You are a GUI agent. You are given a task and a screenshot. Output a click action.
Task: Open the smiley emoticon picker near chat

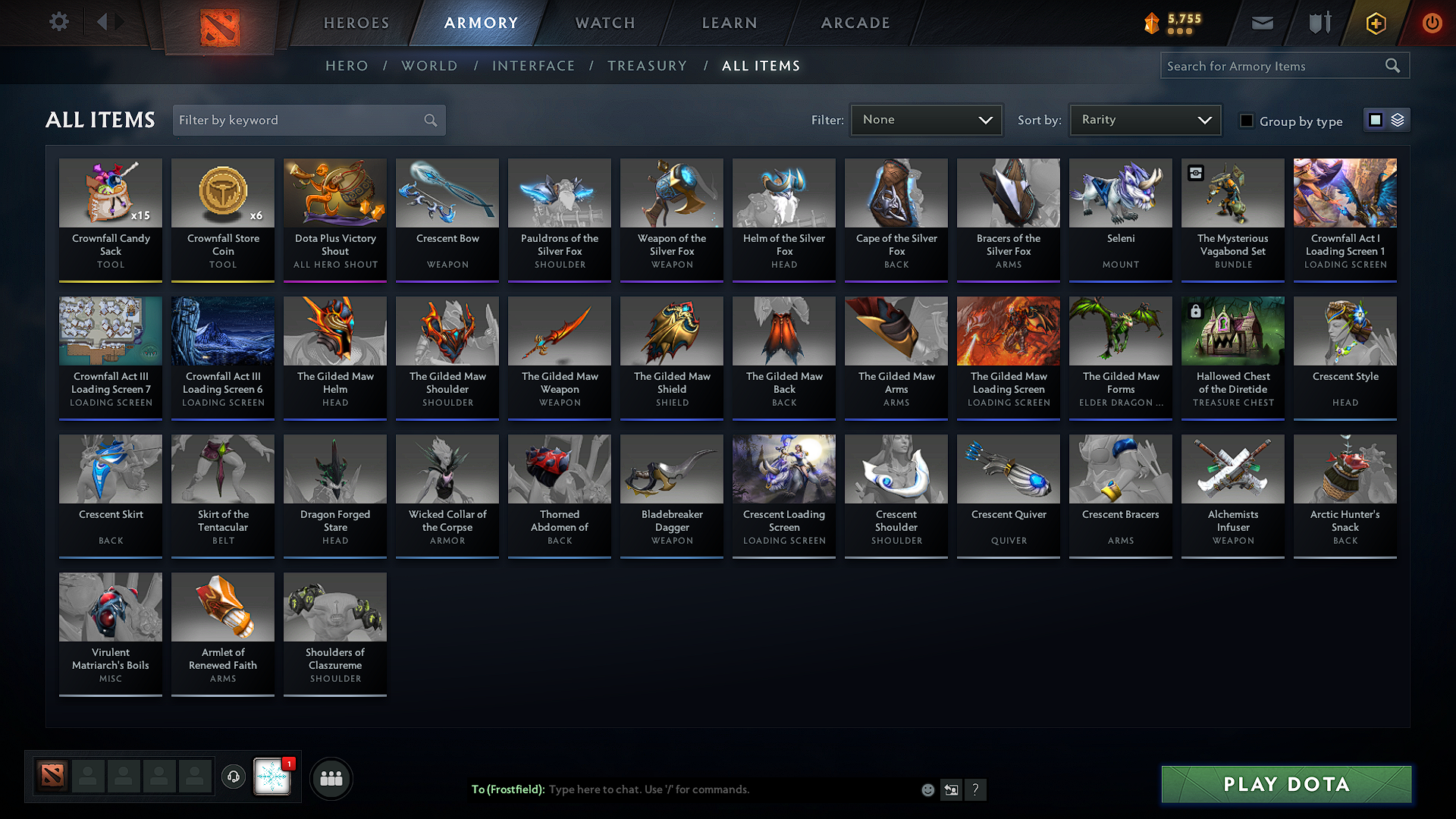tap(927, 789)
